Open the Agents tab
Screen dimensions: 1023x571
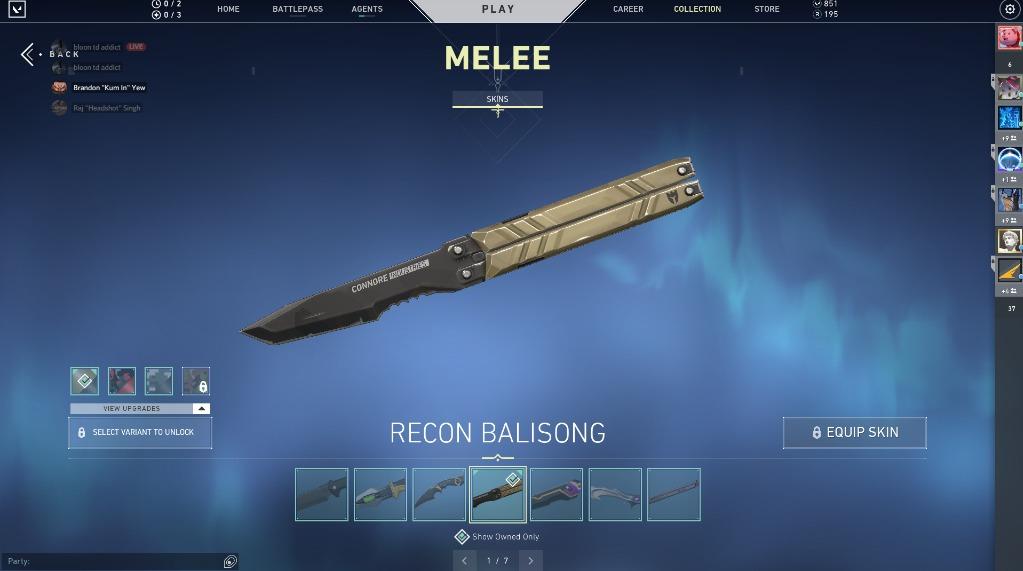point(367,9)
